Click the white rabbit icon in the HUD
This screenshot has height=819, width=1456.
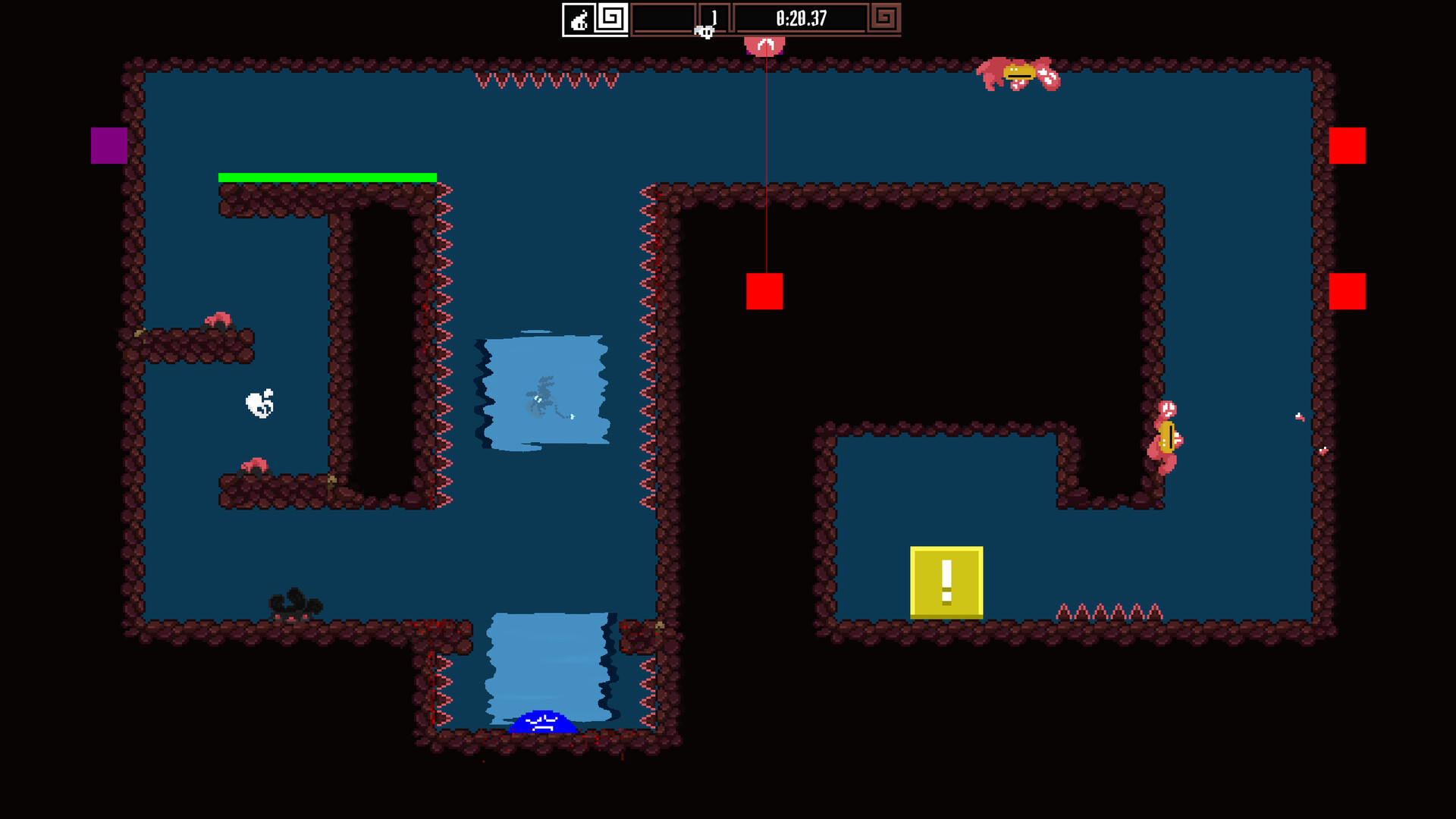(x=578, y=18)
